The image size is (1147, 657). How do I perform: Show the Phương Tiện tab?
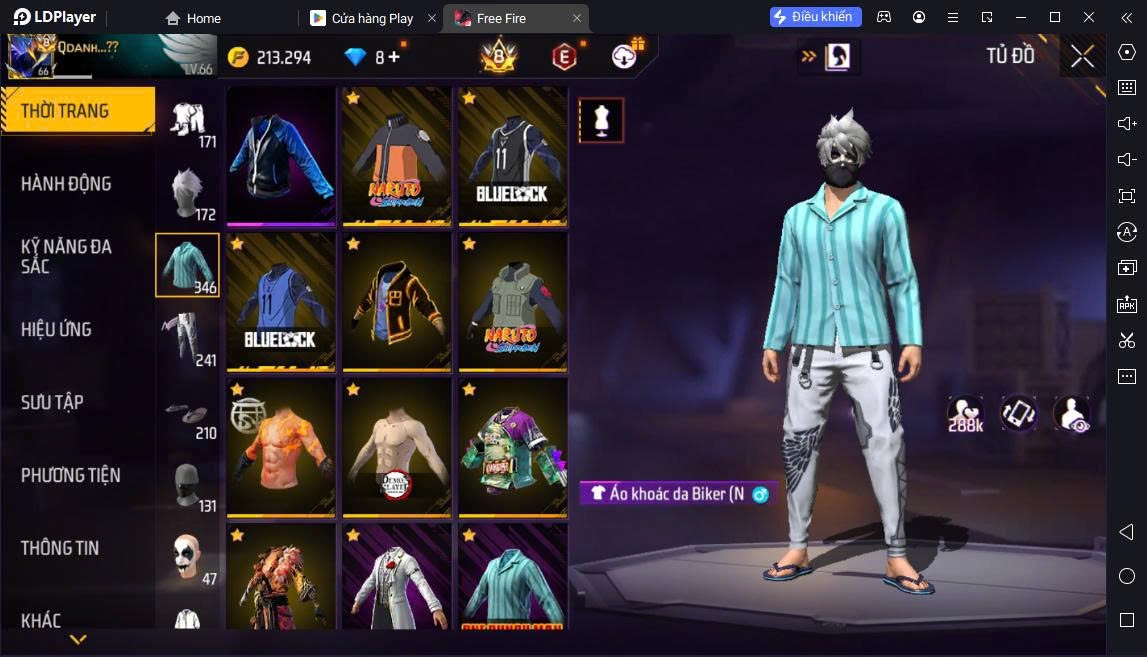tap(70, 475)
